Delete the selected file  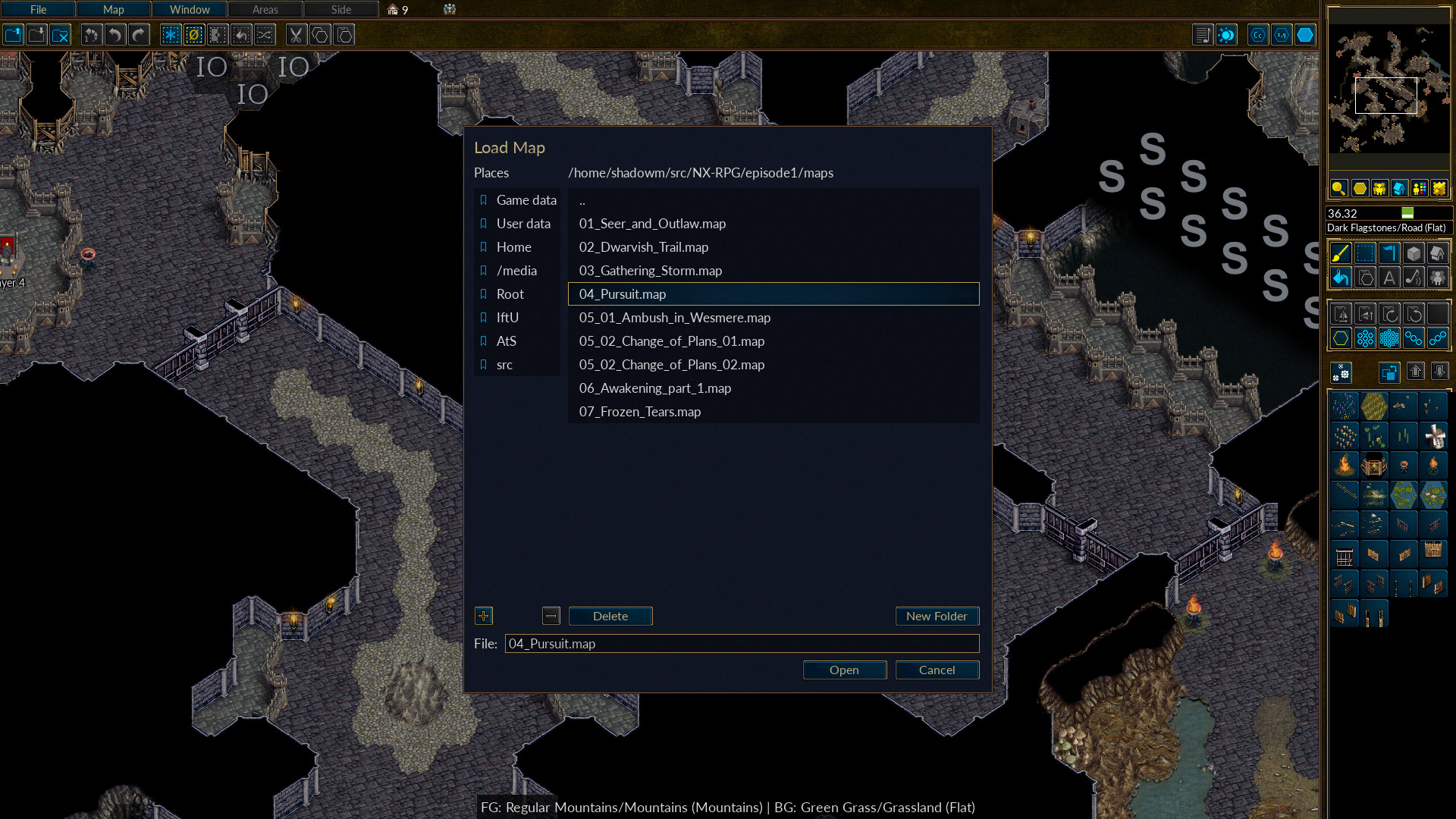coord(610,616)
